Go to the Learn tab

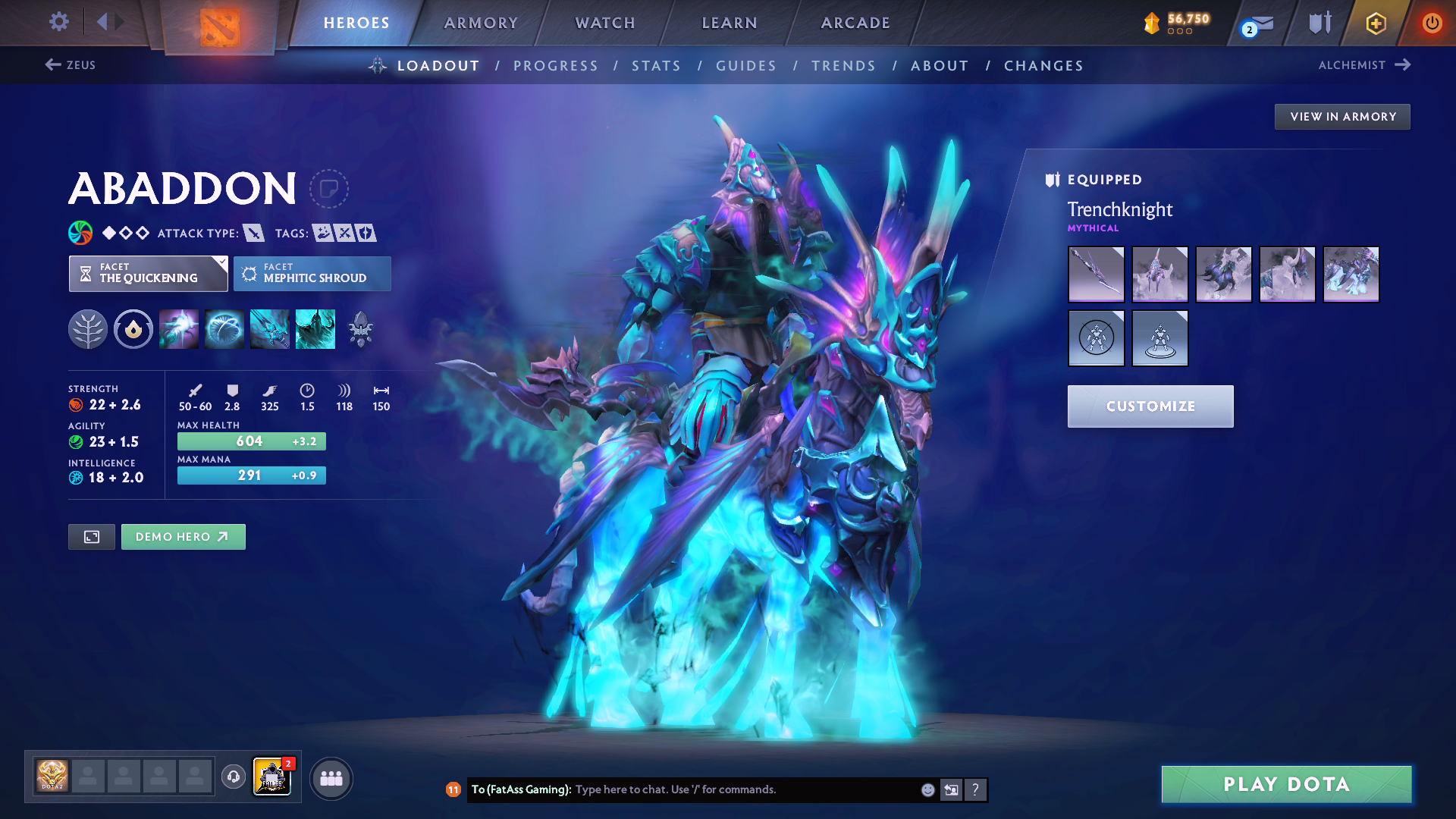click(730, 23)
